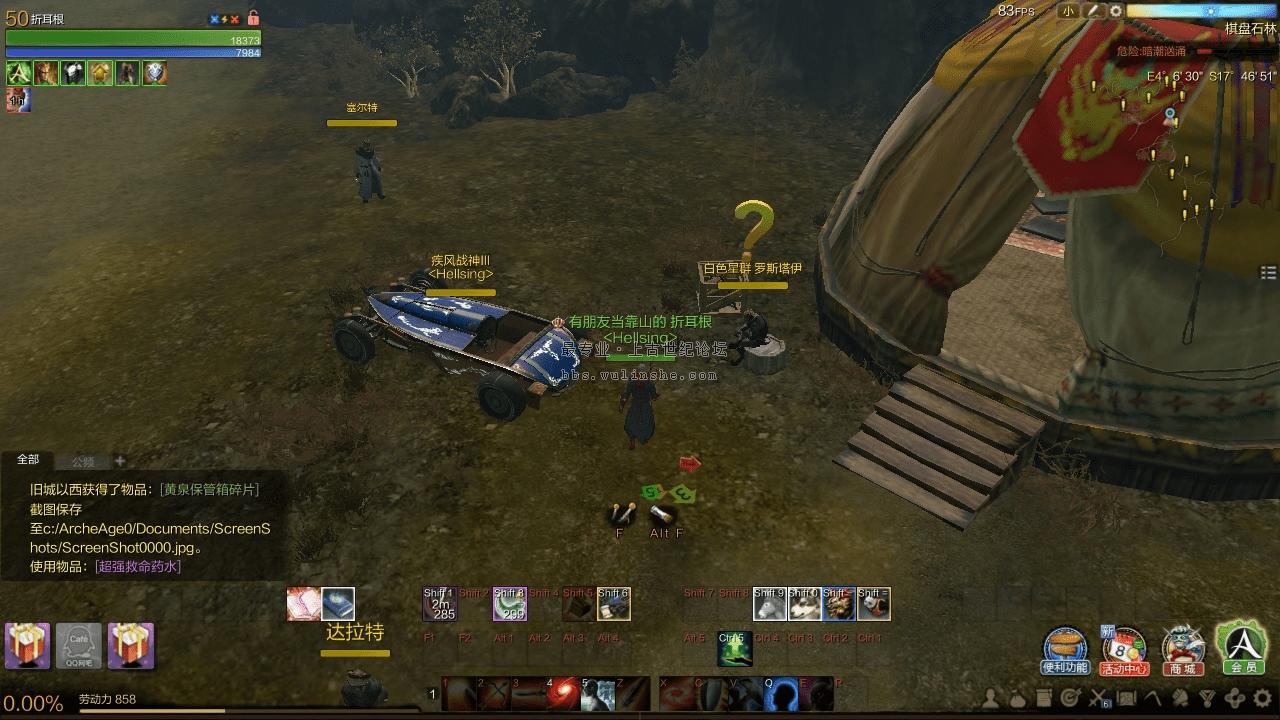
Task: Open the gift box beside the 会员 button
Action: click(x=131, y=646)
